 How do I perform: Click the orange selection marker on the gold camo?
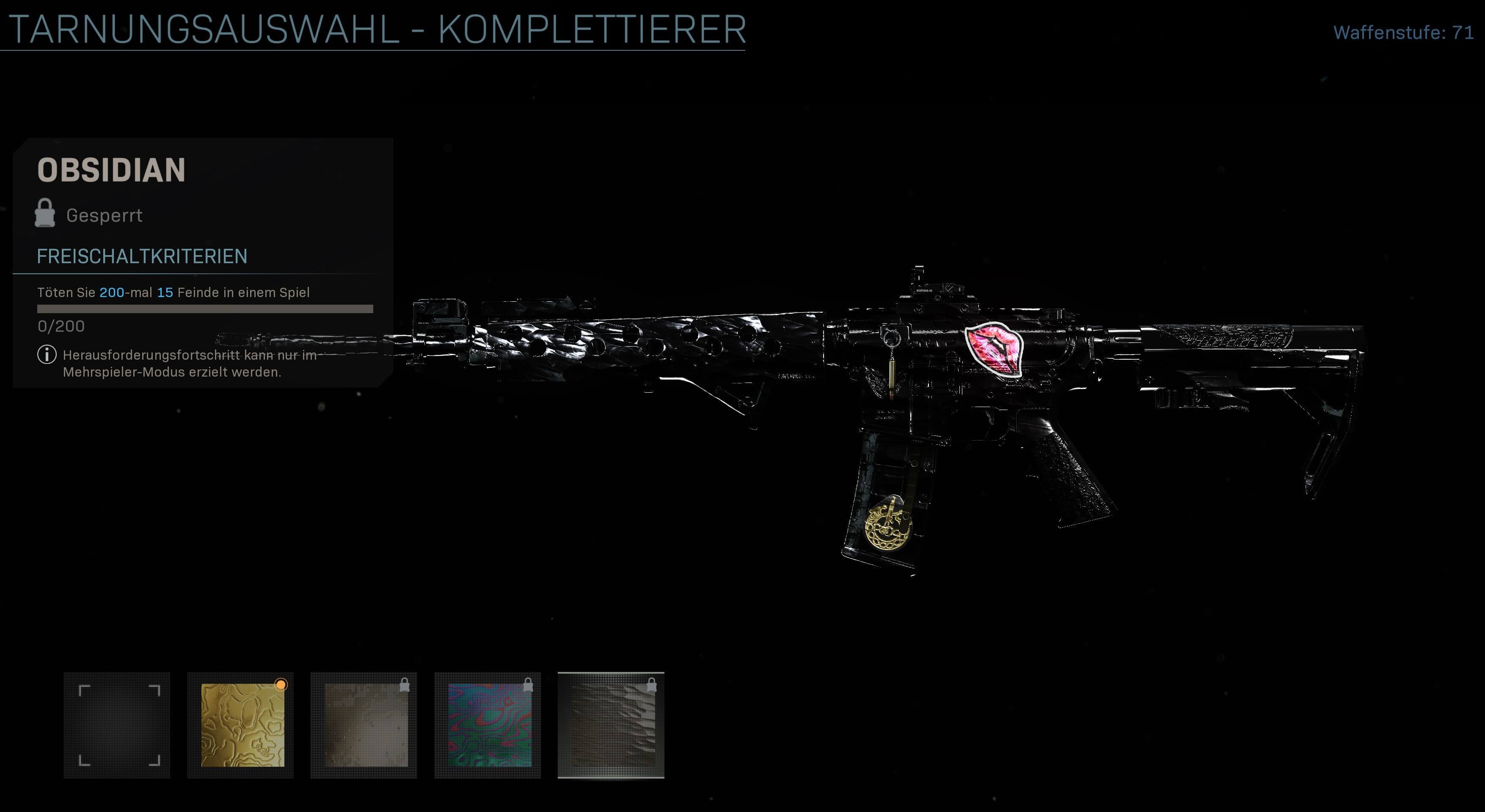[282, 685]
